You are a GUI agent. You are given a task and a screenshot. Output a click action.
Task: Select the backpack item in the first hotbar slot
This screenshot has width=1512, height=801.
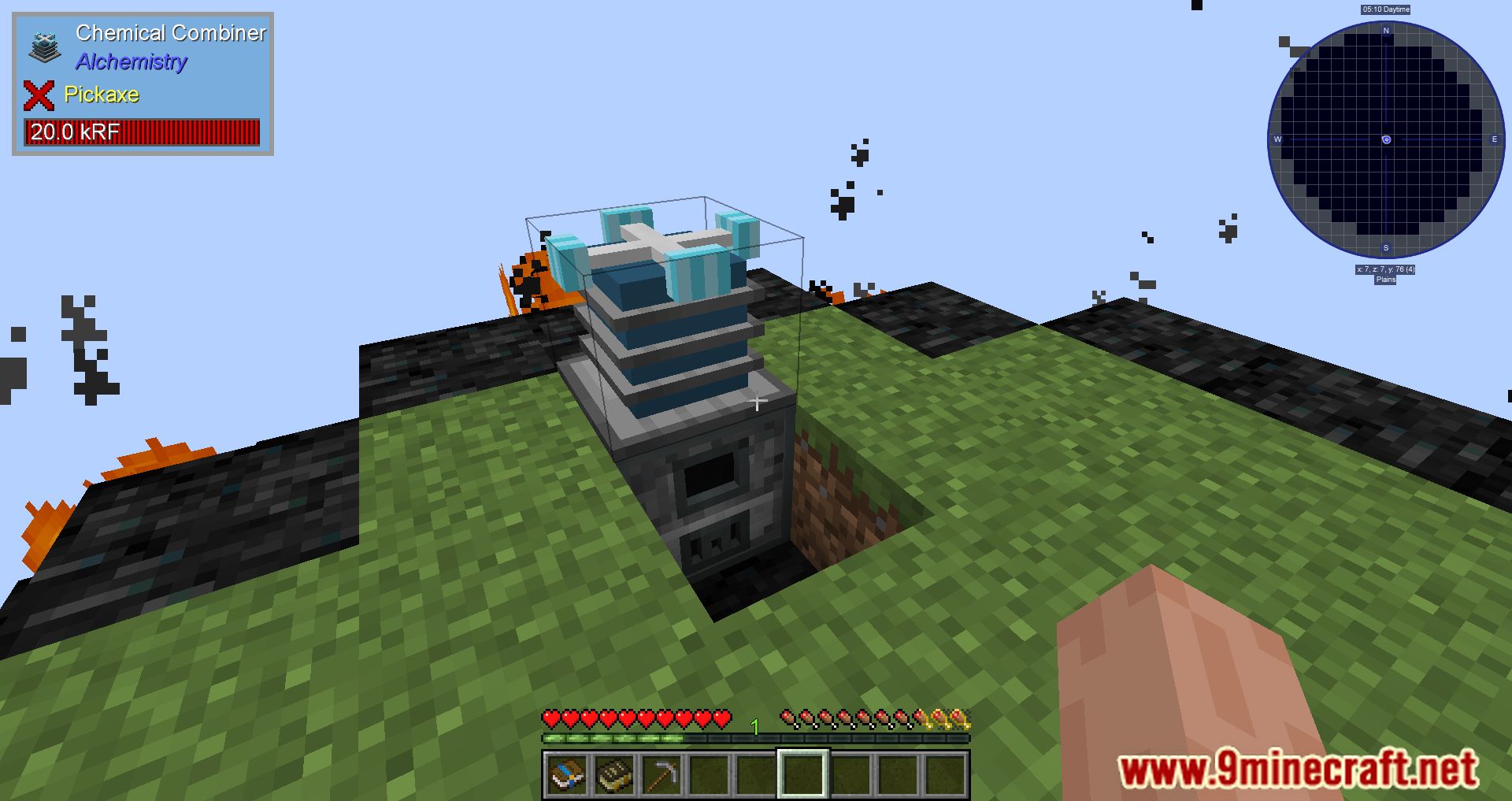569,774
